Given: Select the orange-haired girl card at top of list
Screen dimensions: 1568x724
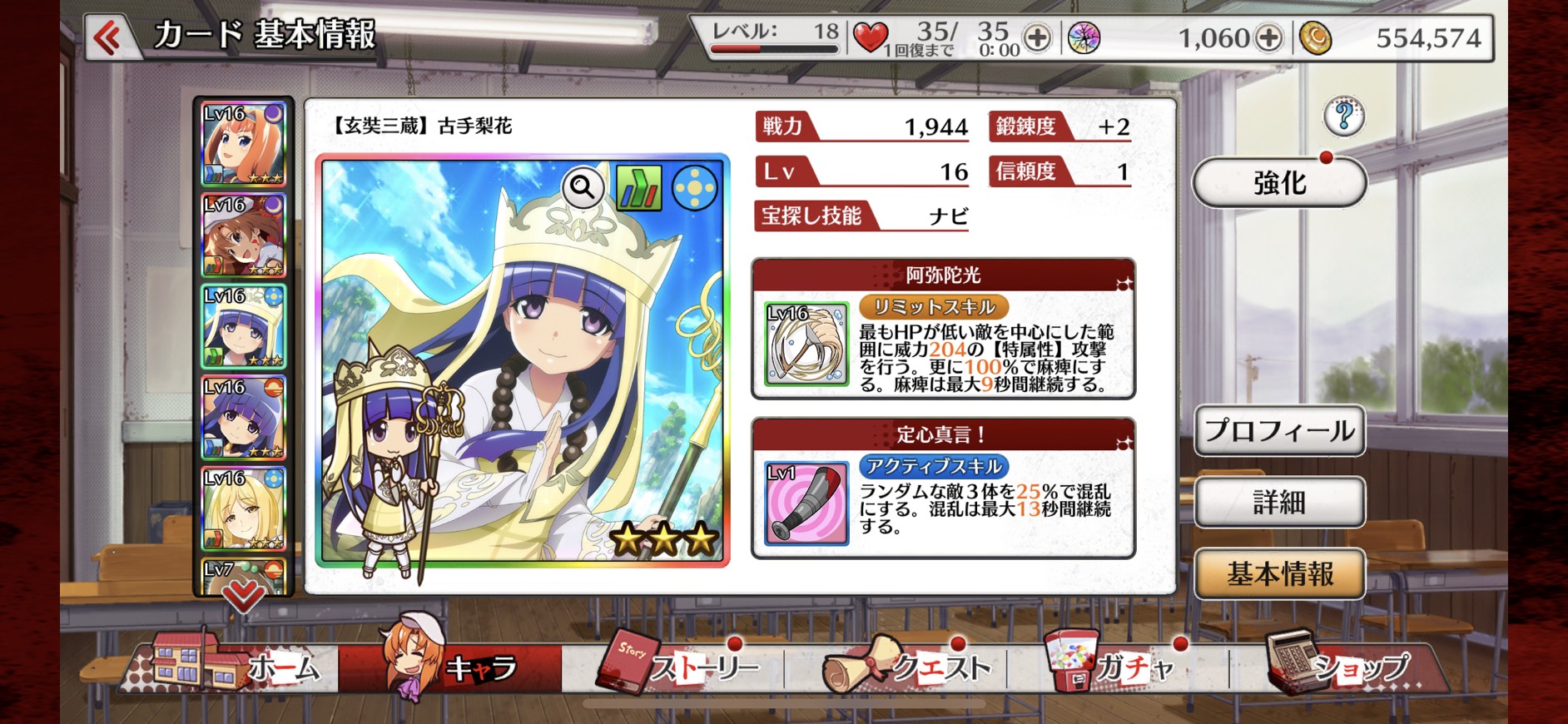Looking at the screenshot, I should click(x=244, y=144).
